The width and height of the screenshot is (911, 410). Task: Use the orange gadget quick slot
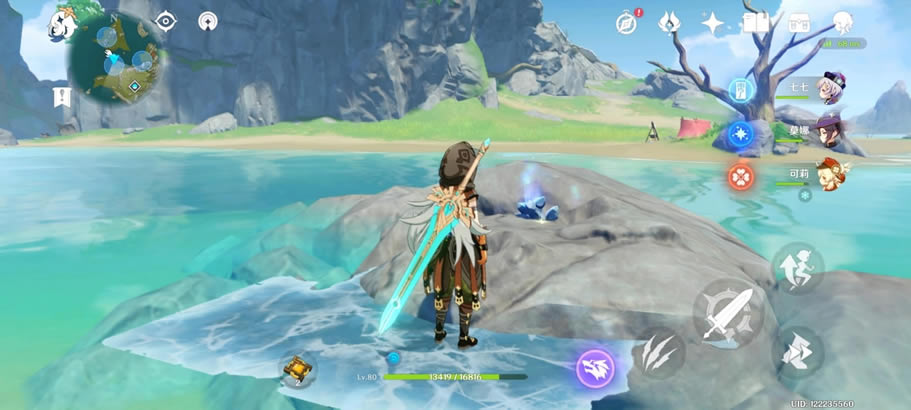click(298, 369)
